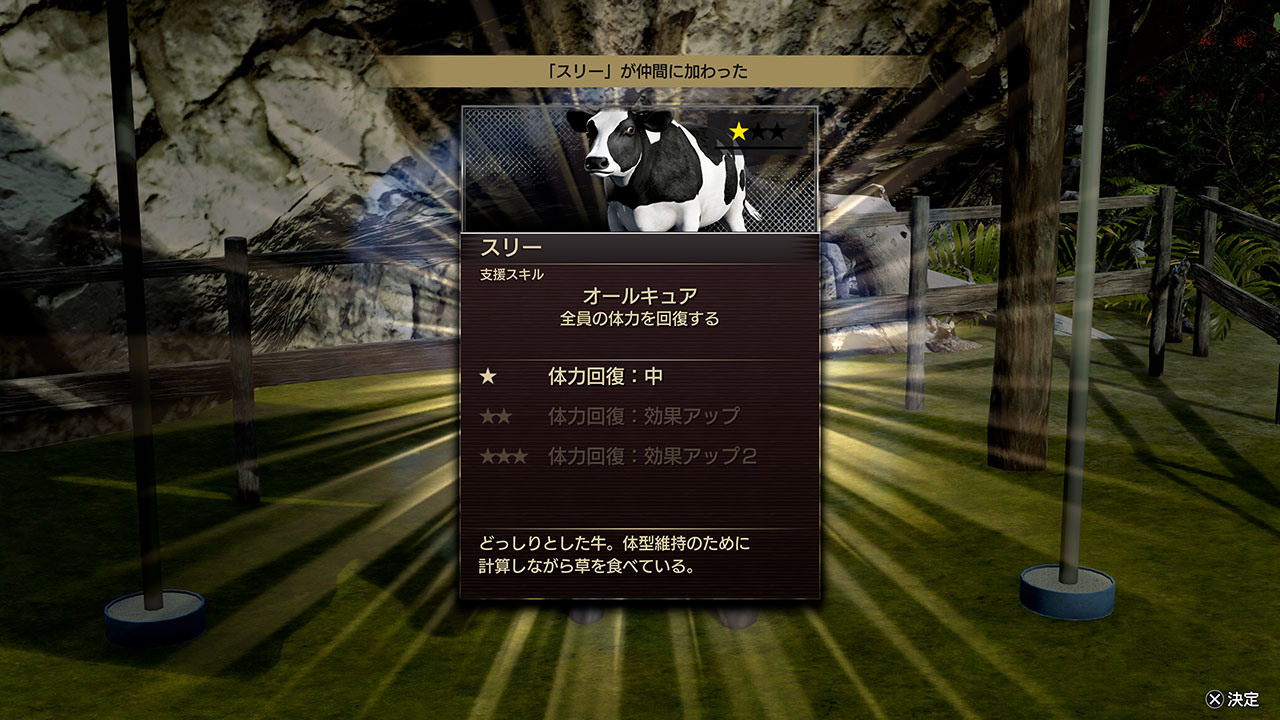This screenshot has width=1280, height=720.
Task: Select the first empty star next to the filled one
Action: 758,130
